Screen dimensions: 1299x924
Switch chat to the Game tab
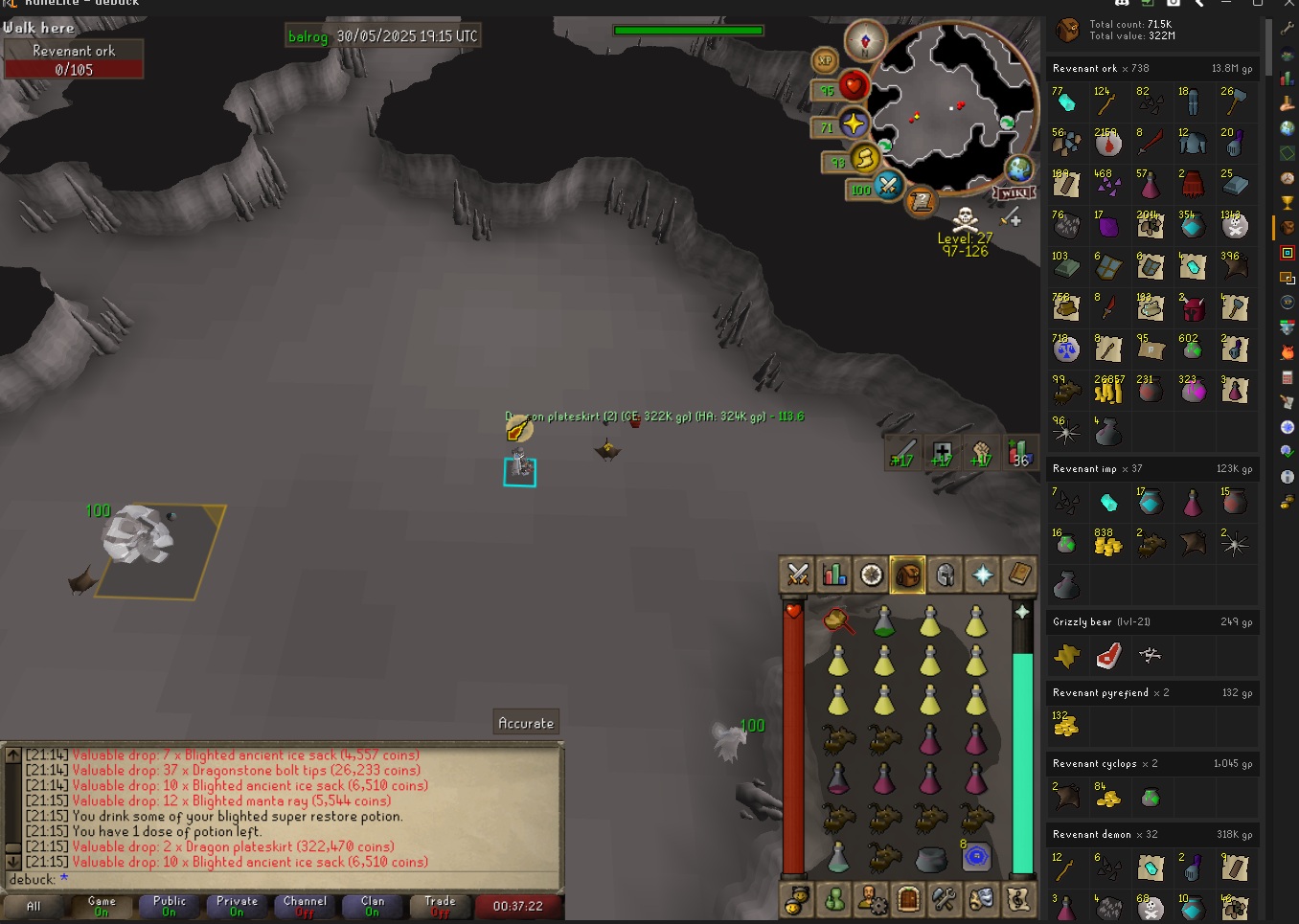coord(102,906)
